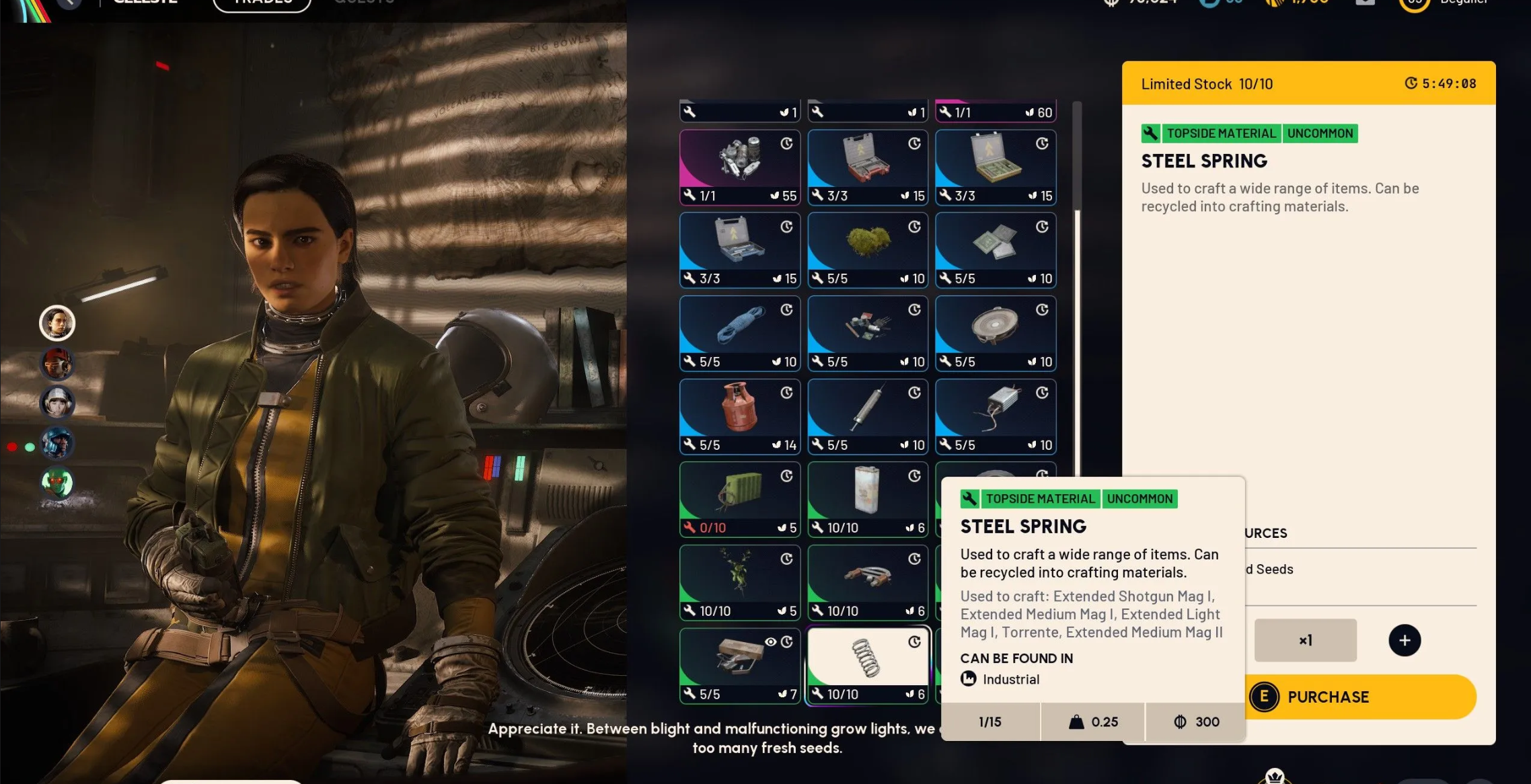Select the out-of-stock green pouch item
Image resolution: width=1531 pixels, height=784 pixels.
[739, 499]
